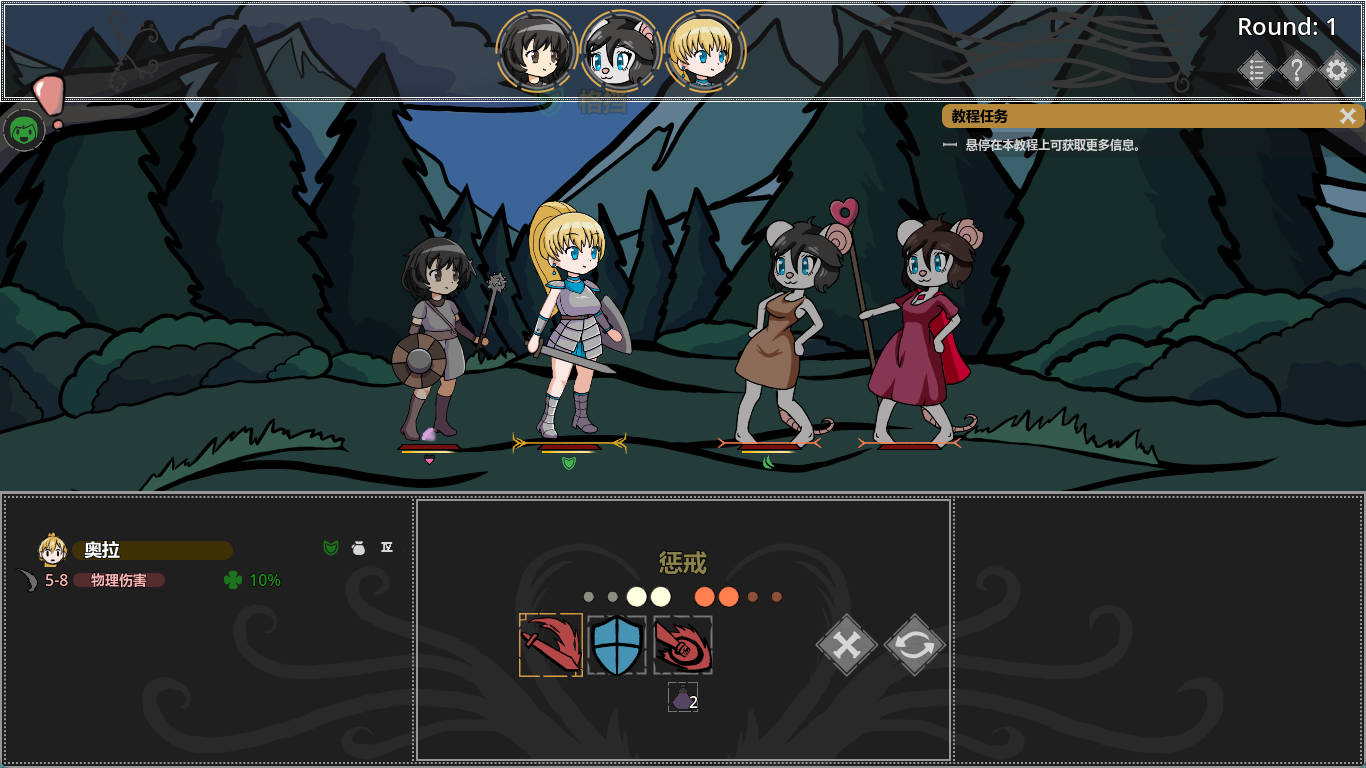Open the settings gear button
The image size is (1366, 768).
1336,70
